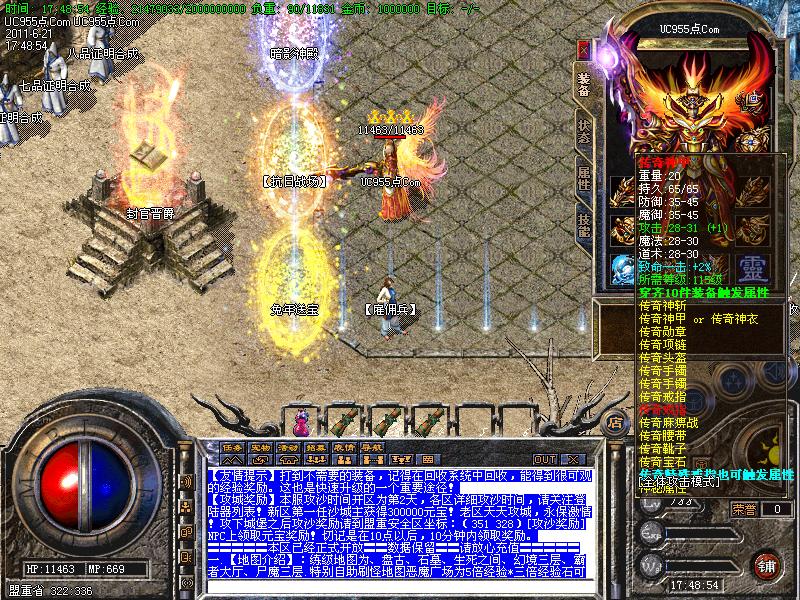Open the 表情 emote menu
The width and height of the screenshot is (800, 600).
tap(344, 447)
